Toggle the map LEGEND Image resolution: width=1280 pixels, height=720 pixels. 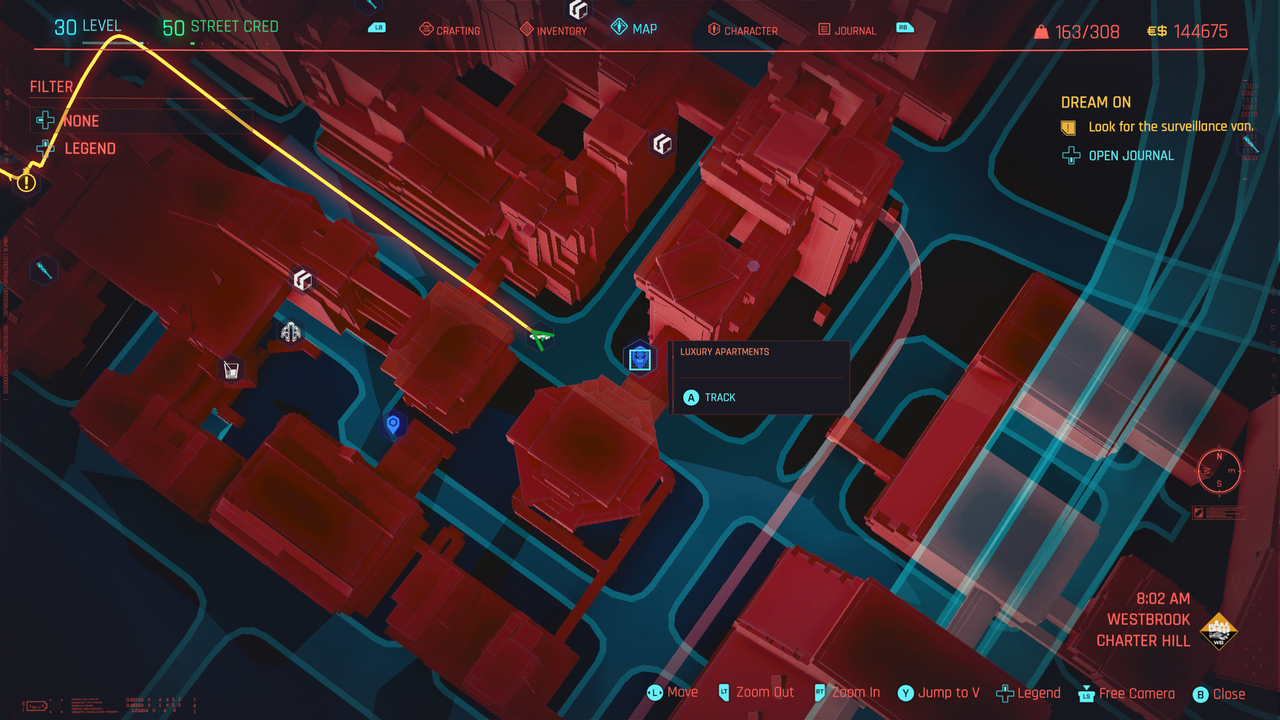[x=88, y=148]
